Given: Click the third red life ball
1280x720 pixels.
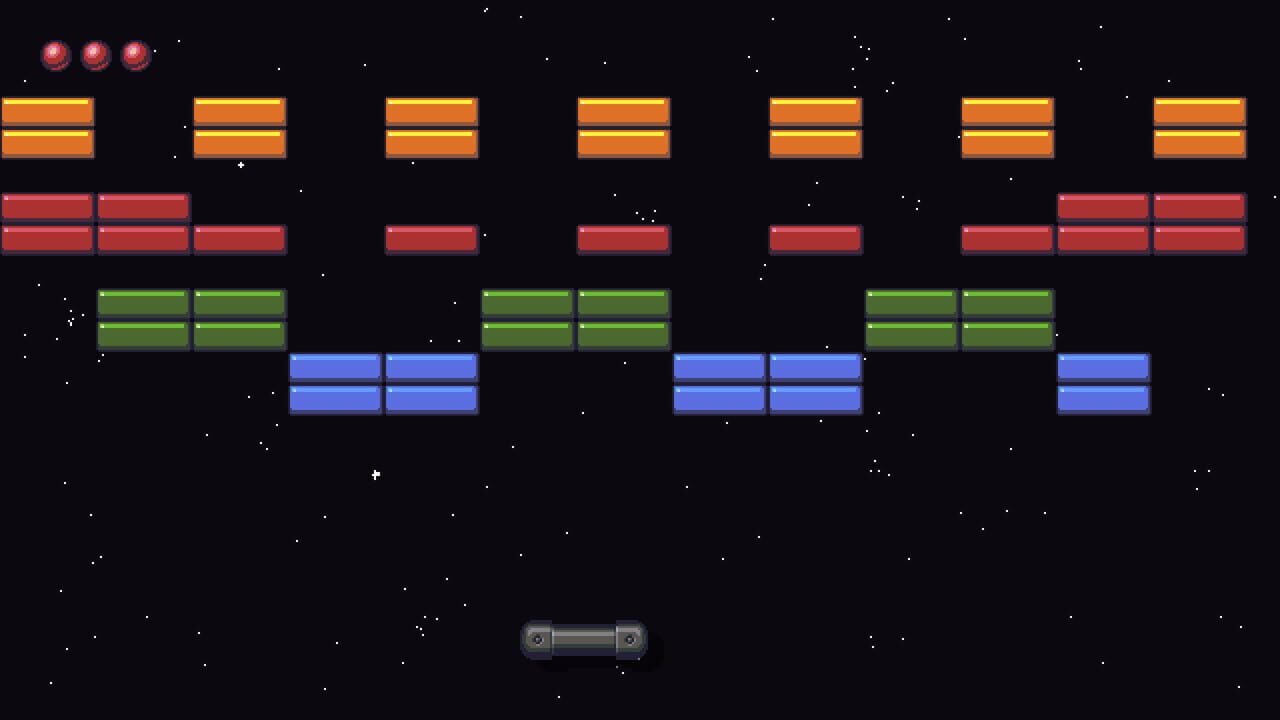Looking at the screenshot, I should pos(135,55).
